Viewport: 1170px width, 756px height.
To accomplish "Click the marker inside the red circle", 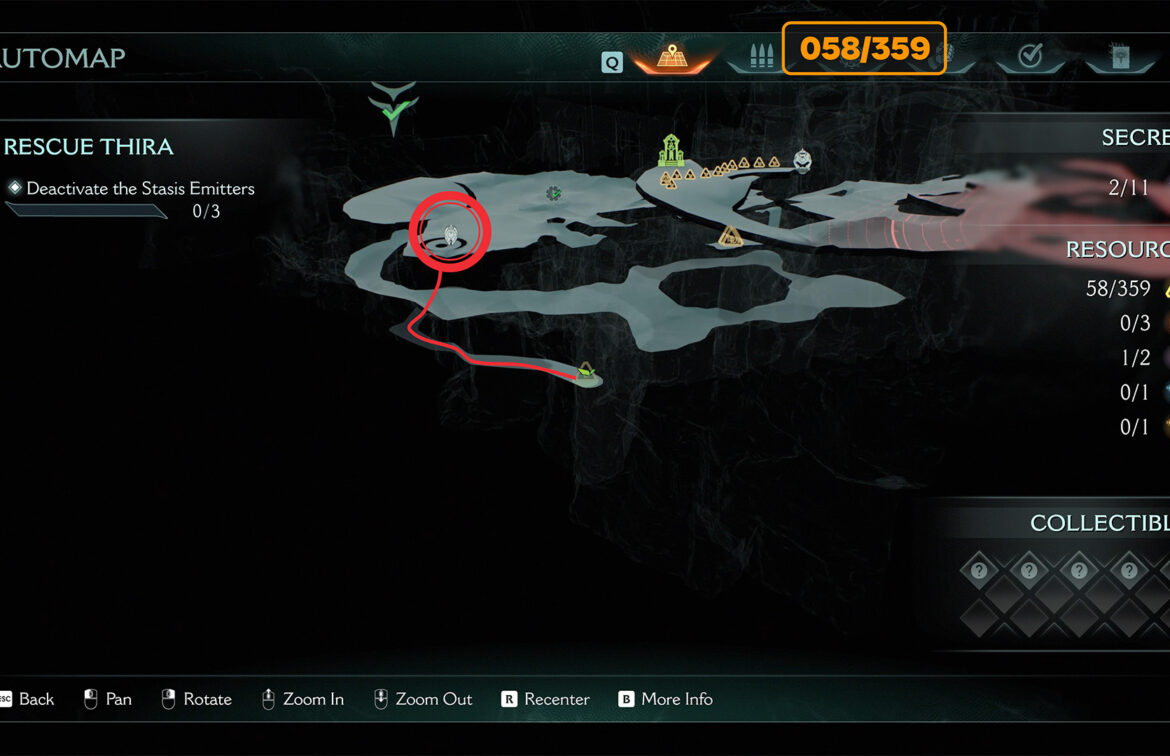I will click(x=451, y=235).
